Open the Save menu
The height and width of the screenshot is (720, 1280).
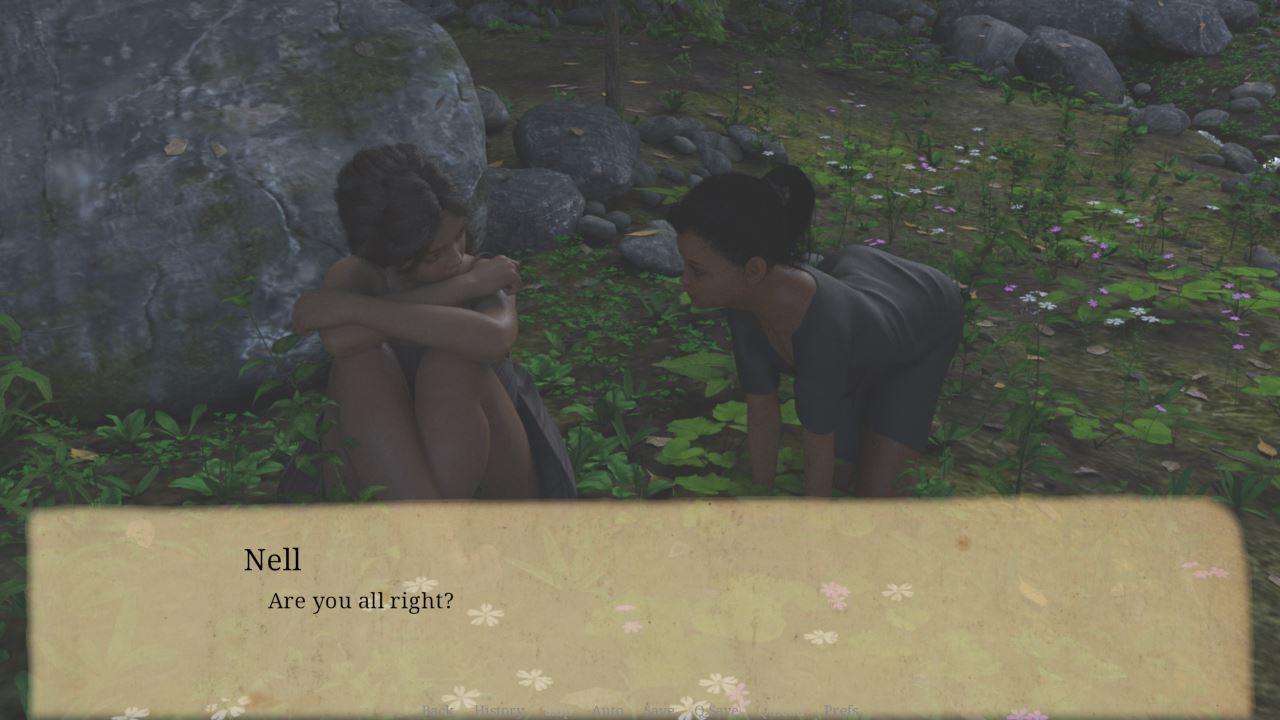tap(658, 710)
